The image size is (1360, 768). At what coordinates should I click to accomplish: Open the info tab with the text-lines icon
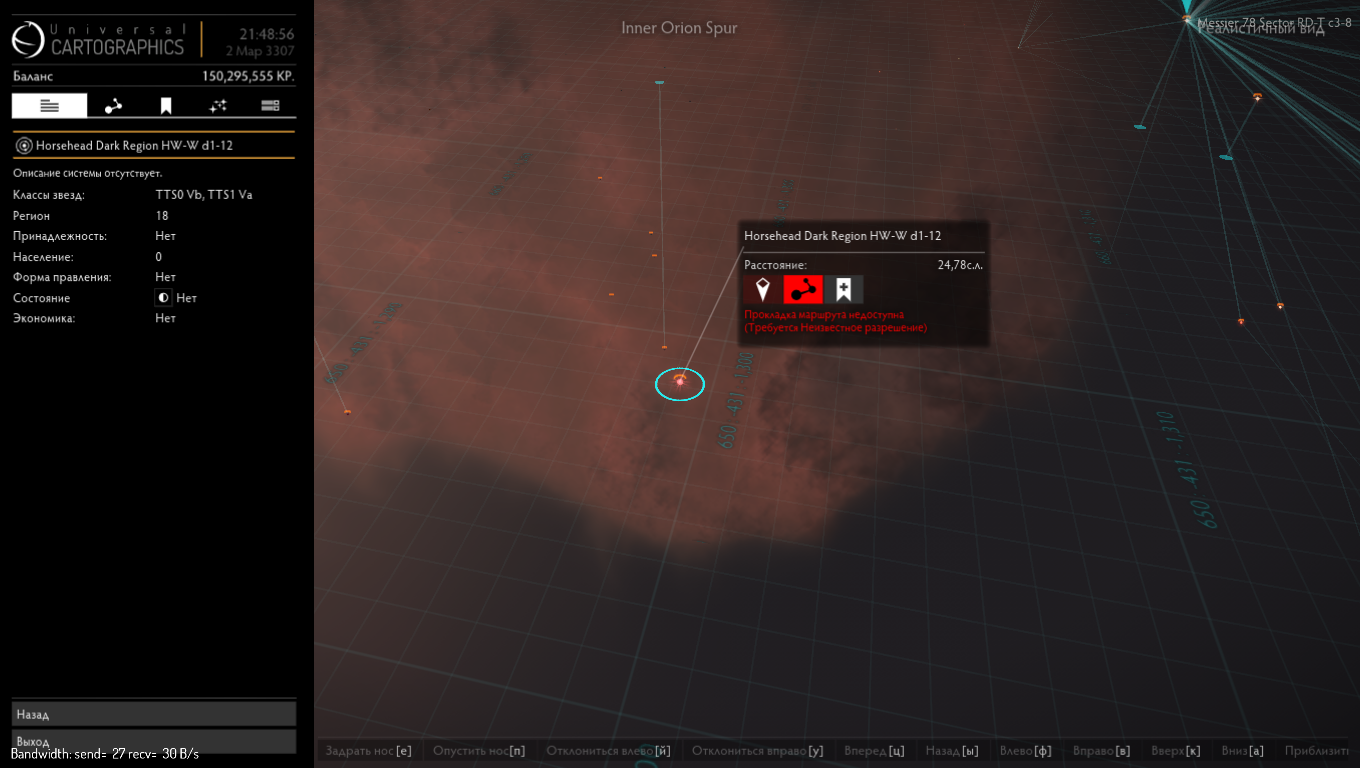pos(50,106)
